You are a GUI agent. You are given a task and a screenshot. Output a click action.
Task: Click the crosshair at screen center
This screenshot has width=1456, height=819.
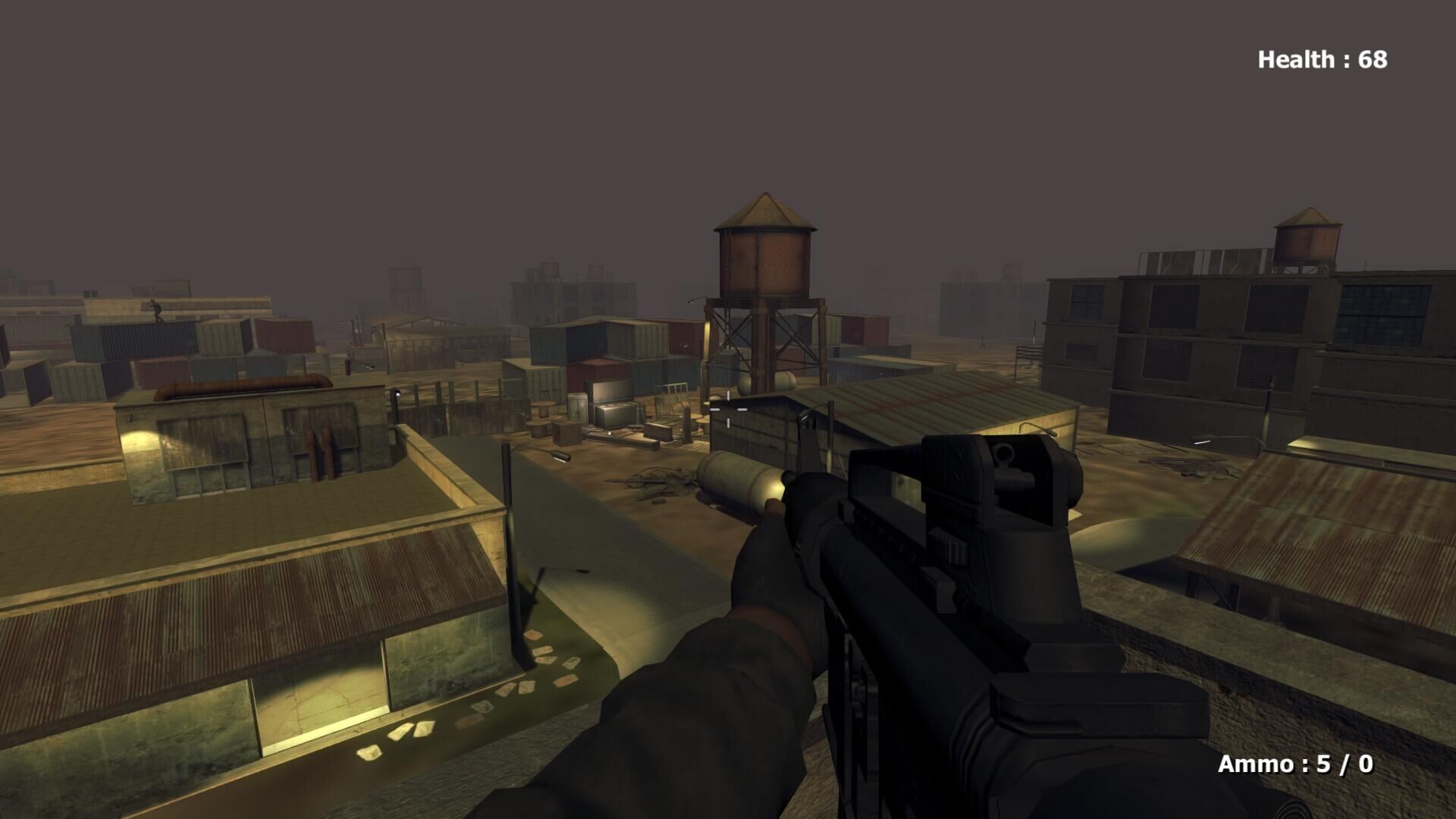pos(728,409)
